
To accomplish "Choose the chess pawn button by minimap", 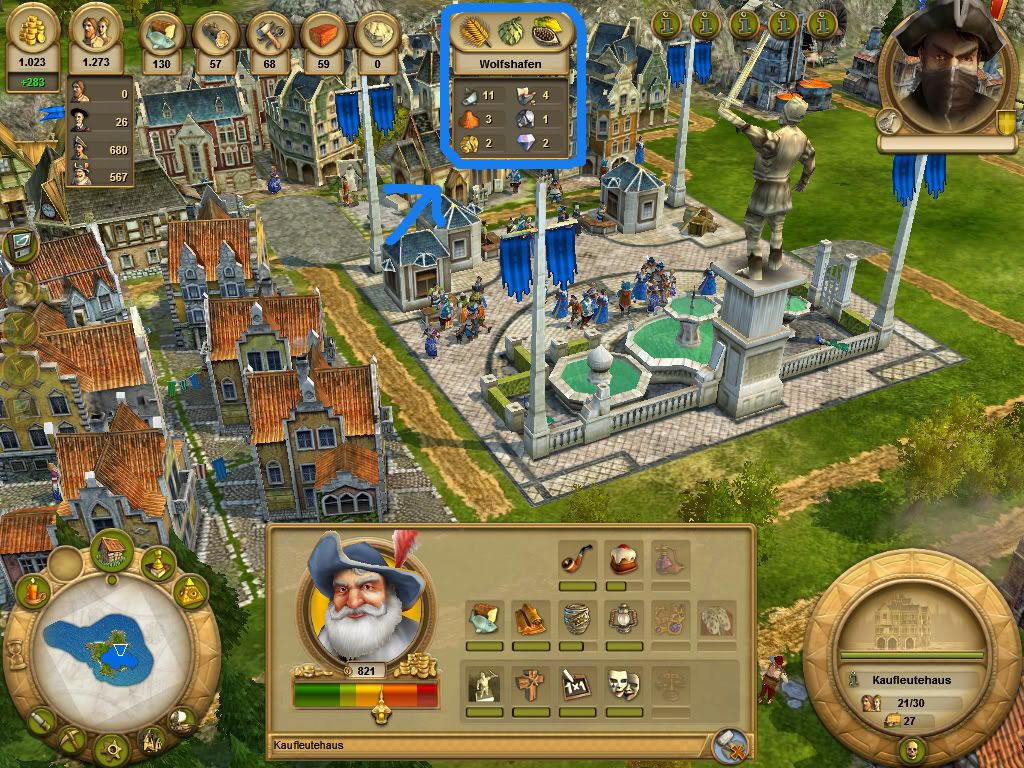I will pos(157,564).
